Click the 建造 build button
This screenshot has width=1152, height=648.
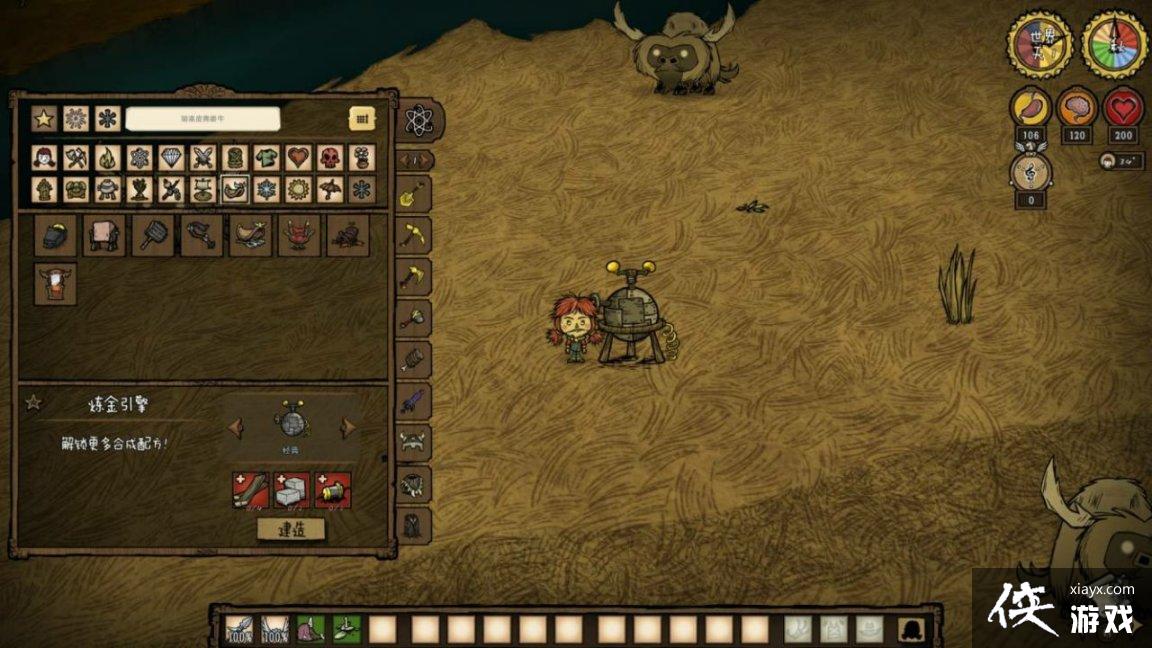291,528
